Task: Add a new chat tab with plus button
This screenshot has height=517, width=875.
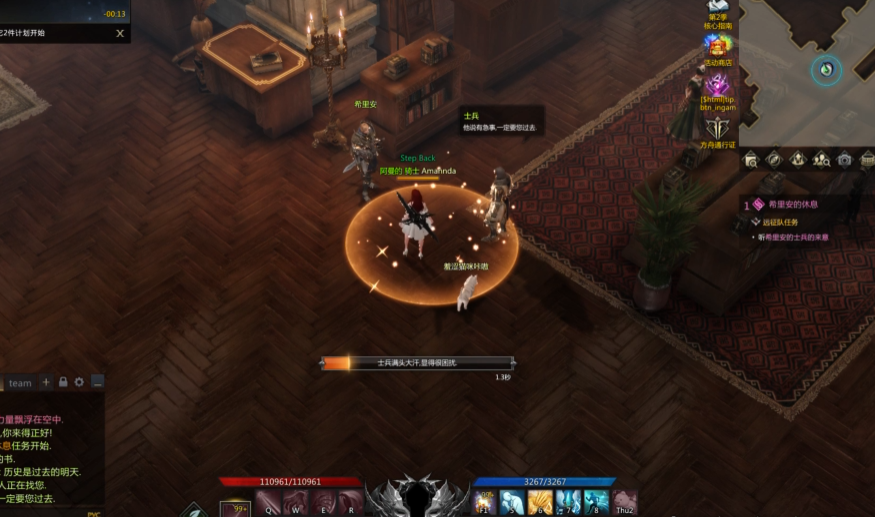Action: pos(46,382)
